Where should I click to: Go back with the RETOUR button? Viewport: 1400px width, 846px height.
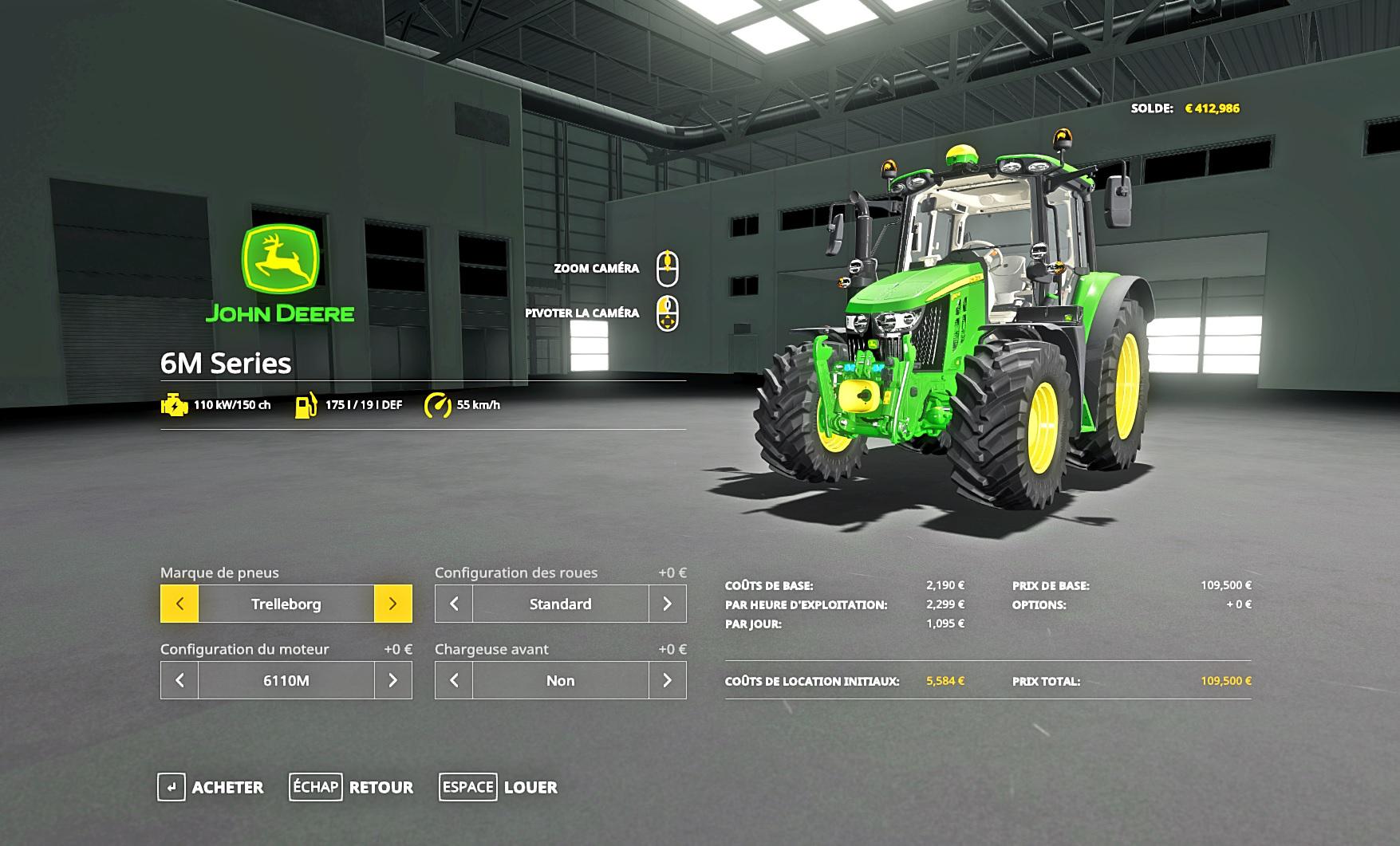tap(352, 787)
